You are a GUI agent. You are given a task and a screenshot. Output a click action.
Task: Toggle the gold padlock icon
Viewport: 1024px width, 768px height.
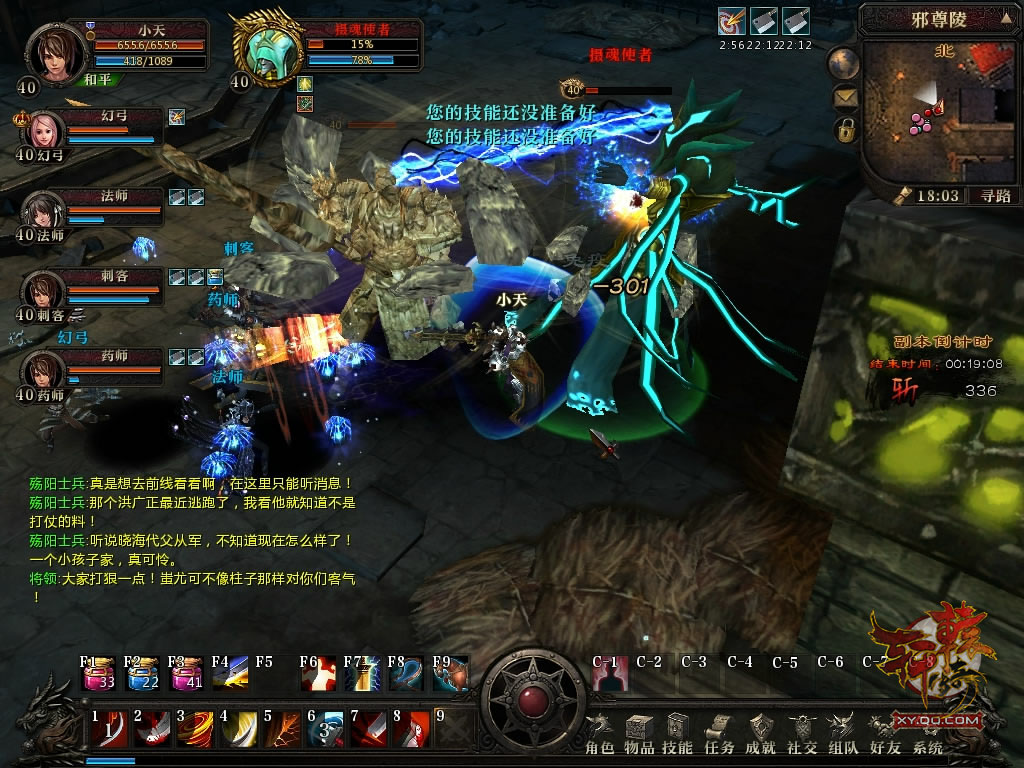(846, 130)
